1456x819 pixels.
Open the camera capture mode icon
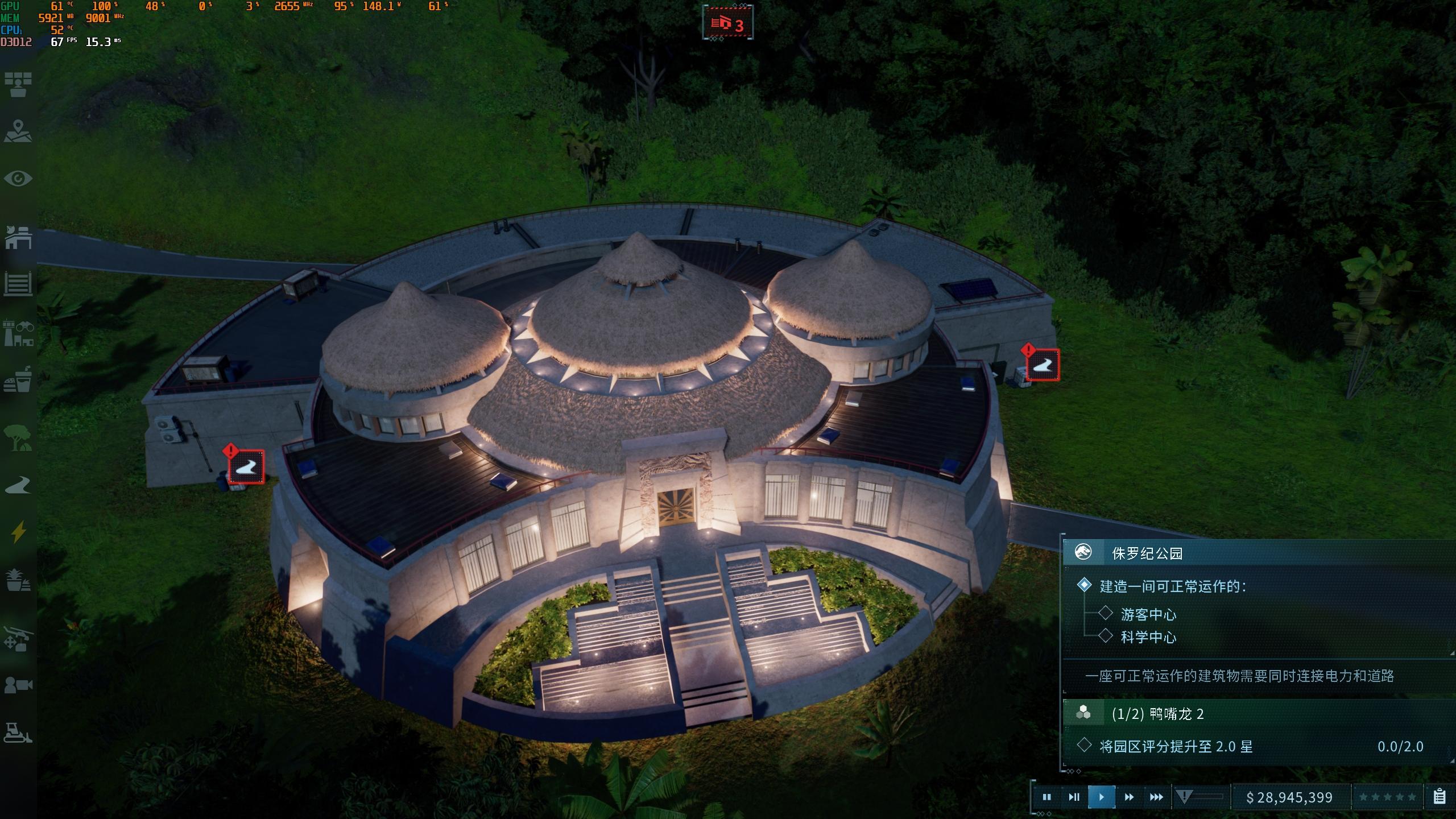(x=18, y=685)
